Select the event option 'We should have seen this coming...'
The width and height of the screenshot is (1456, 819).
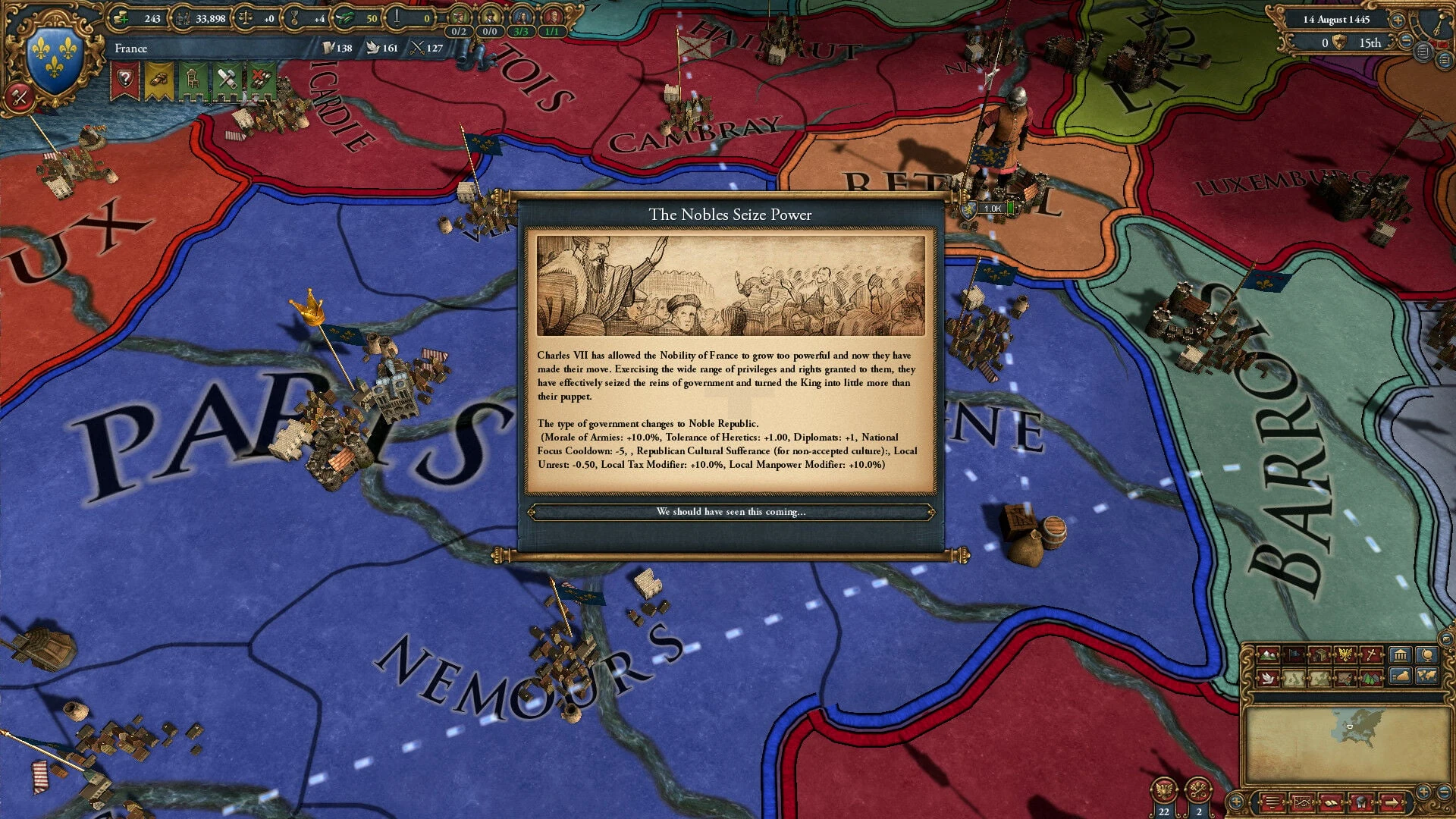point(733,512)
